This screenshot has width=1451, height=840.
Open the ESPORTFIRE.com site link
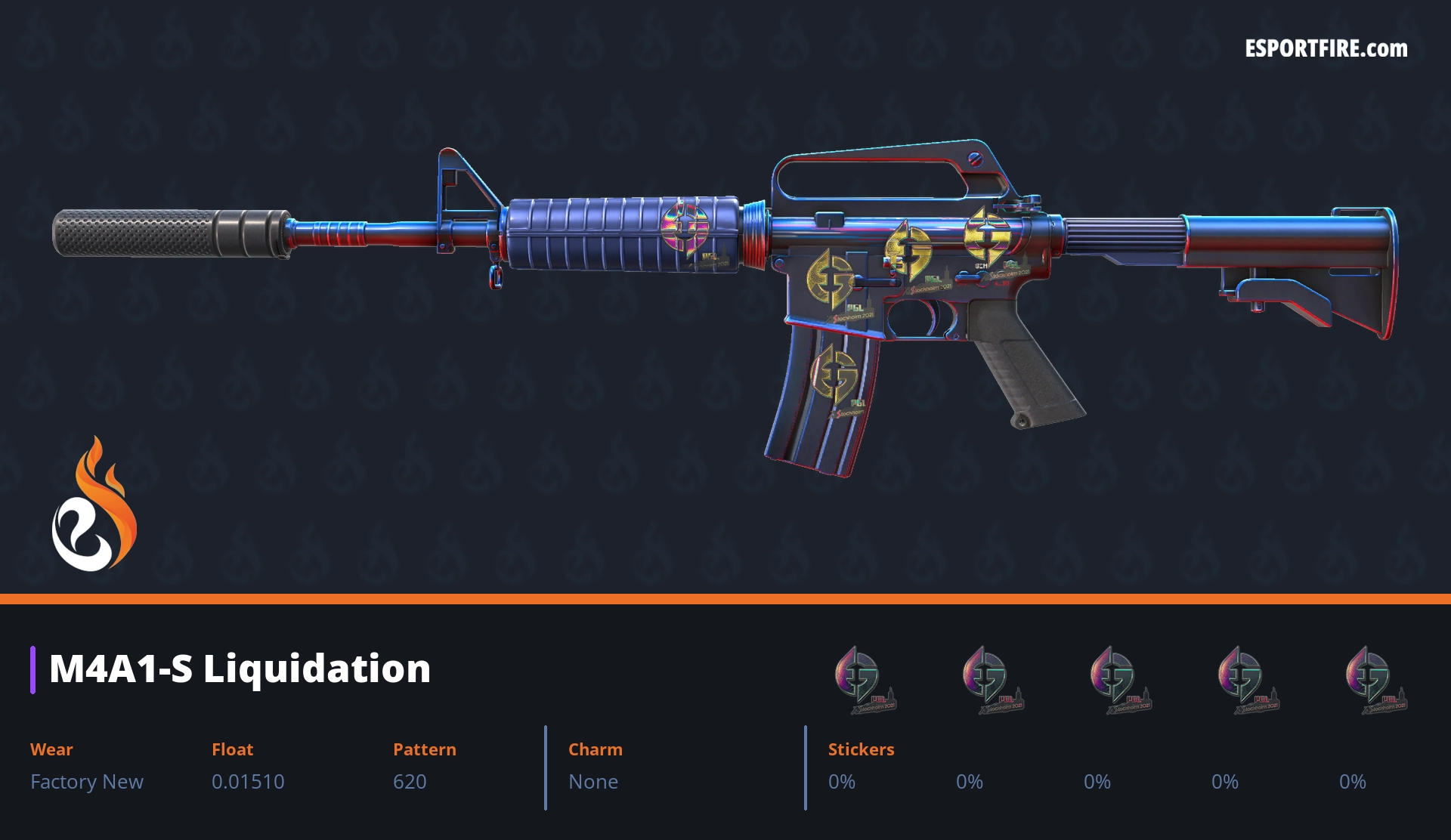[1326, 49]
